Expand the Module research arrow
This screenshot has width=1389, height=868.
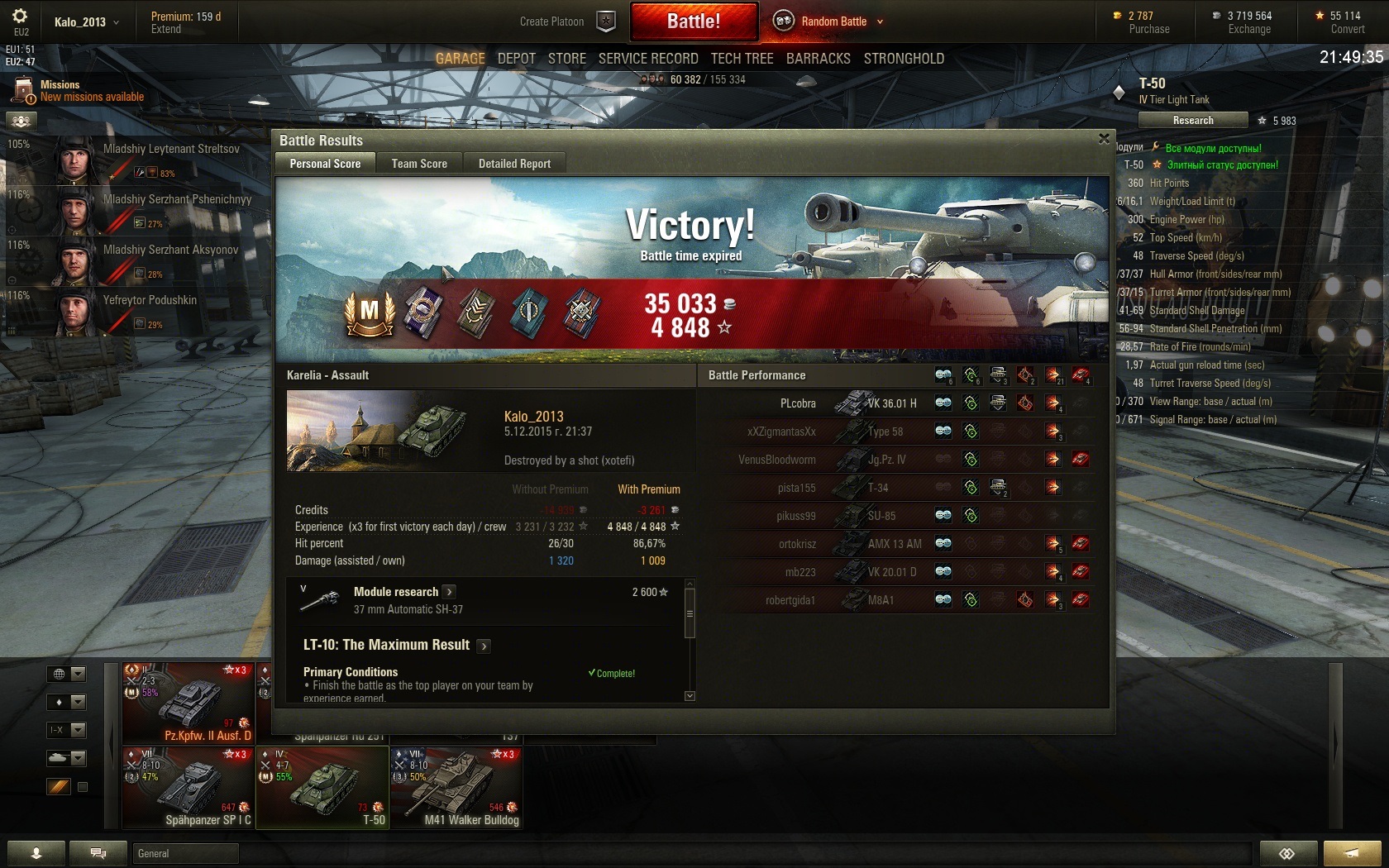point(449,592)
